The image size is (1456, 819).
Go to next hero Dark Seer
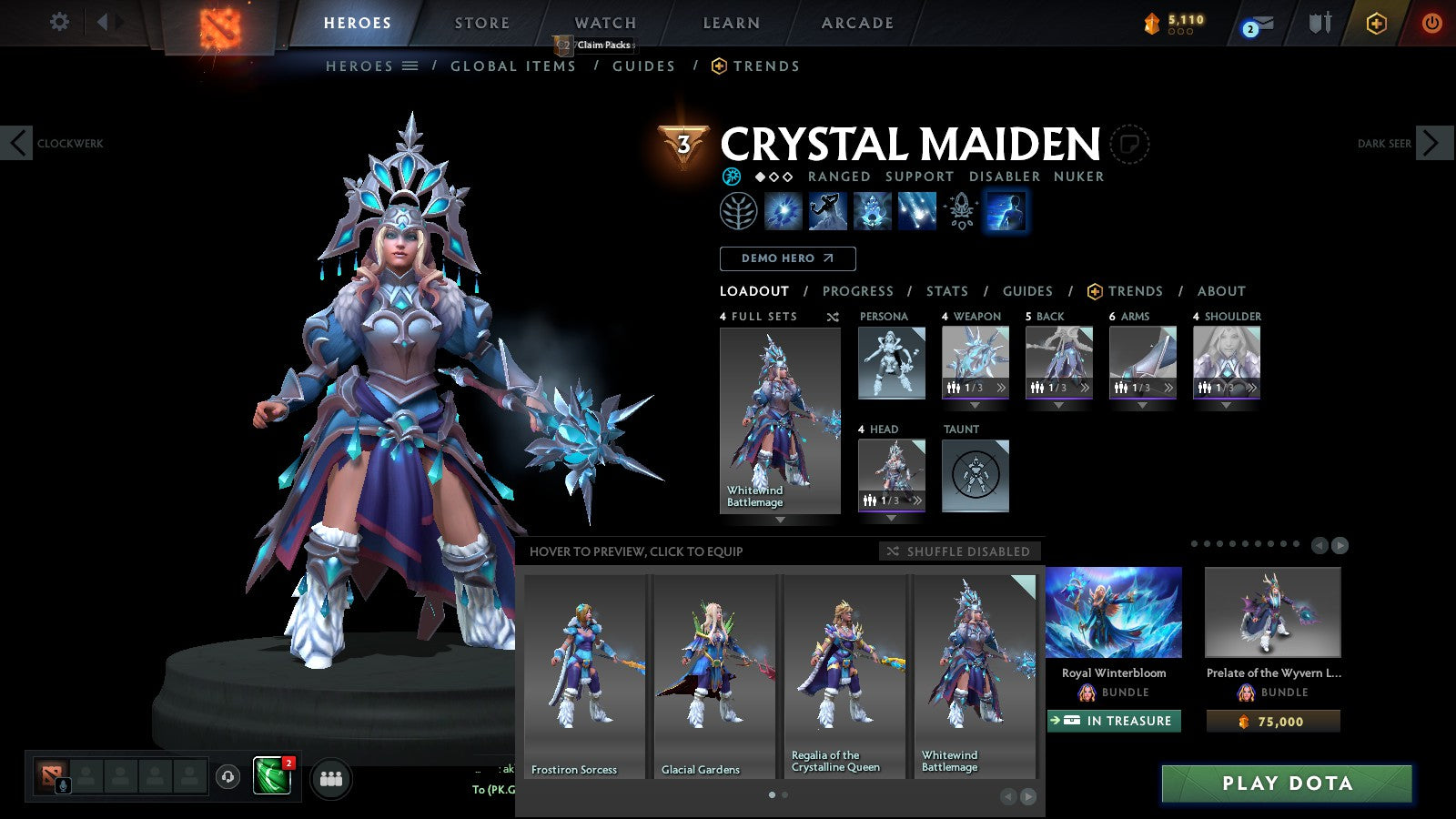tap(1431, 143)
